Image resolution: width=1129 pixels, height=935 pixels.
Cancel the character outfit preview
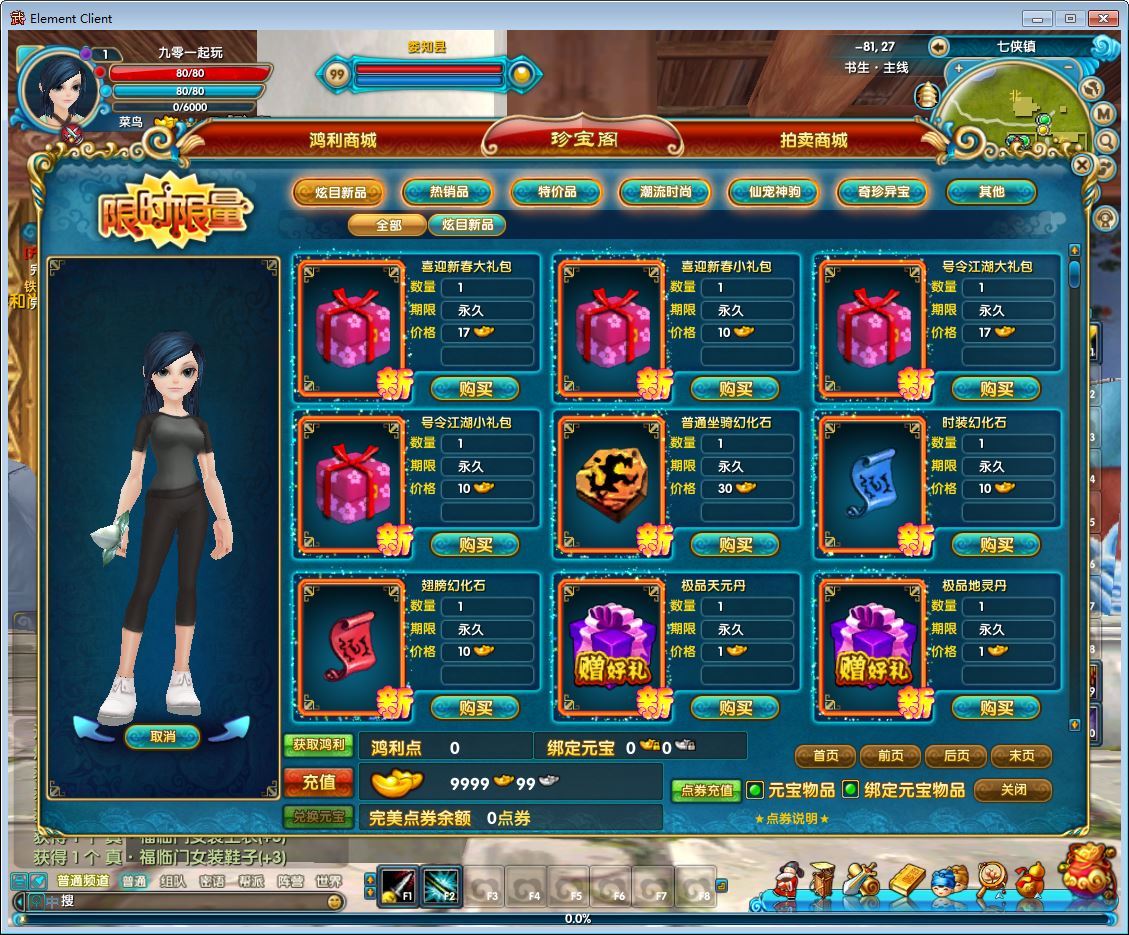tap(162, 737)
